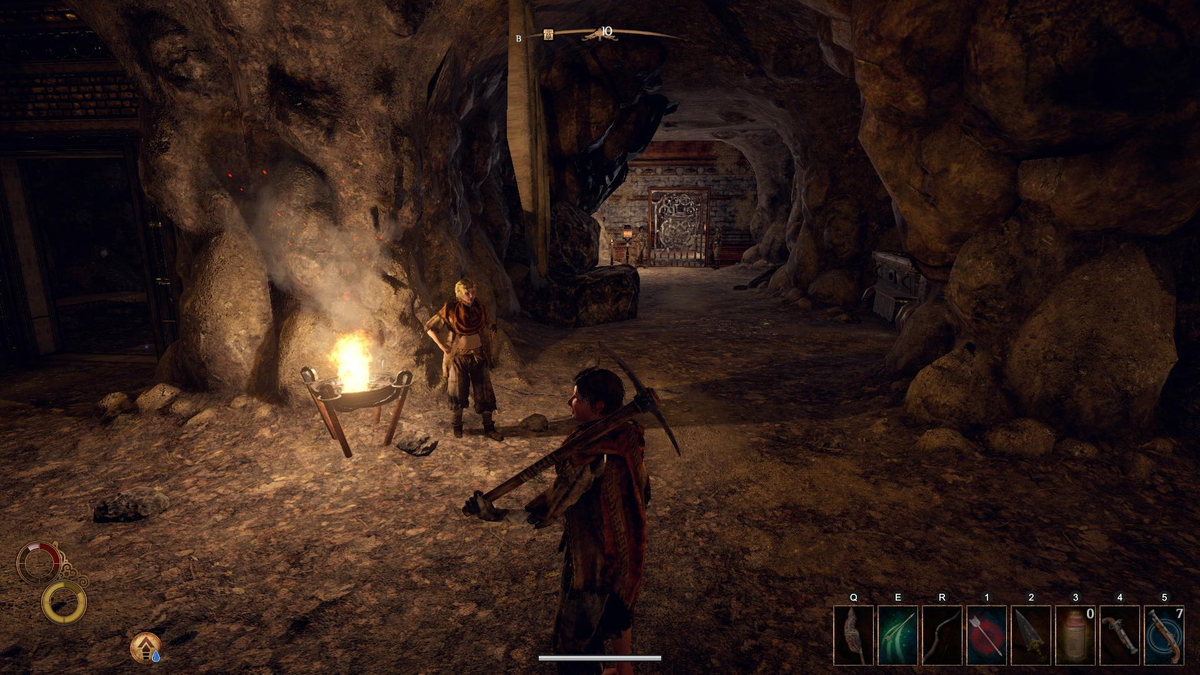Activate the blue-ringed pistol skill slot
Viewport: 1200px width, 675px height.
1164,635
